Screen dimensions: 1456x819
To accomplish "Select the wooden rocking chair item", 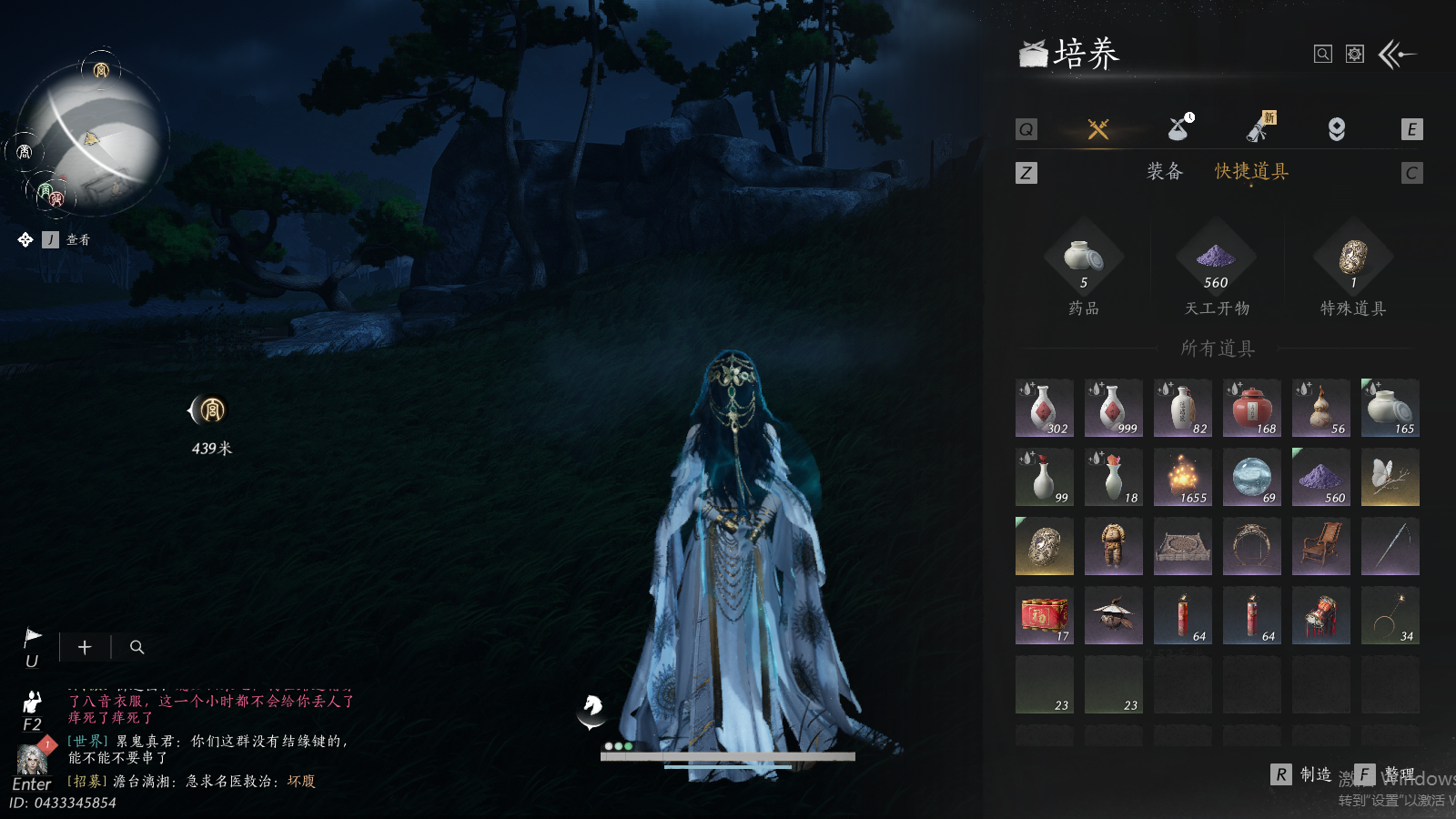I will pos(1321,546).
